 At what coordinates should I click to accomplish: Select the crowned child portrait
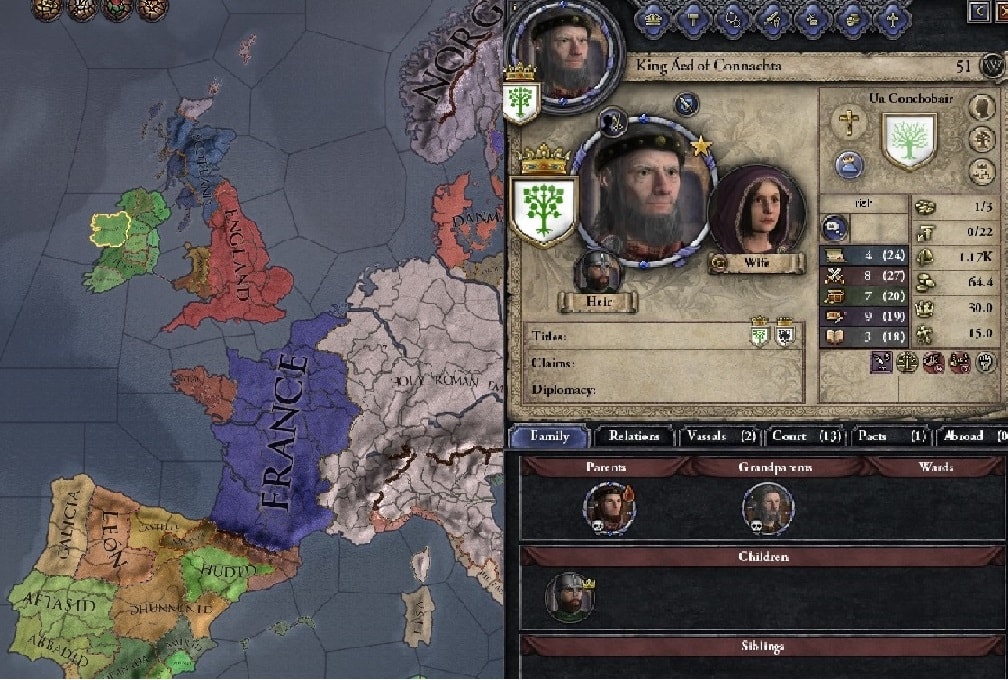pyautogui.click(x=568, y=598)
